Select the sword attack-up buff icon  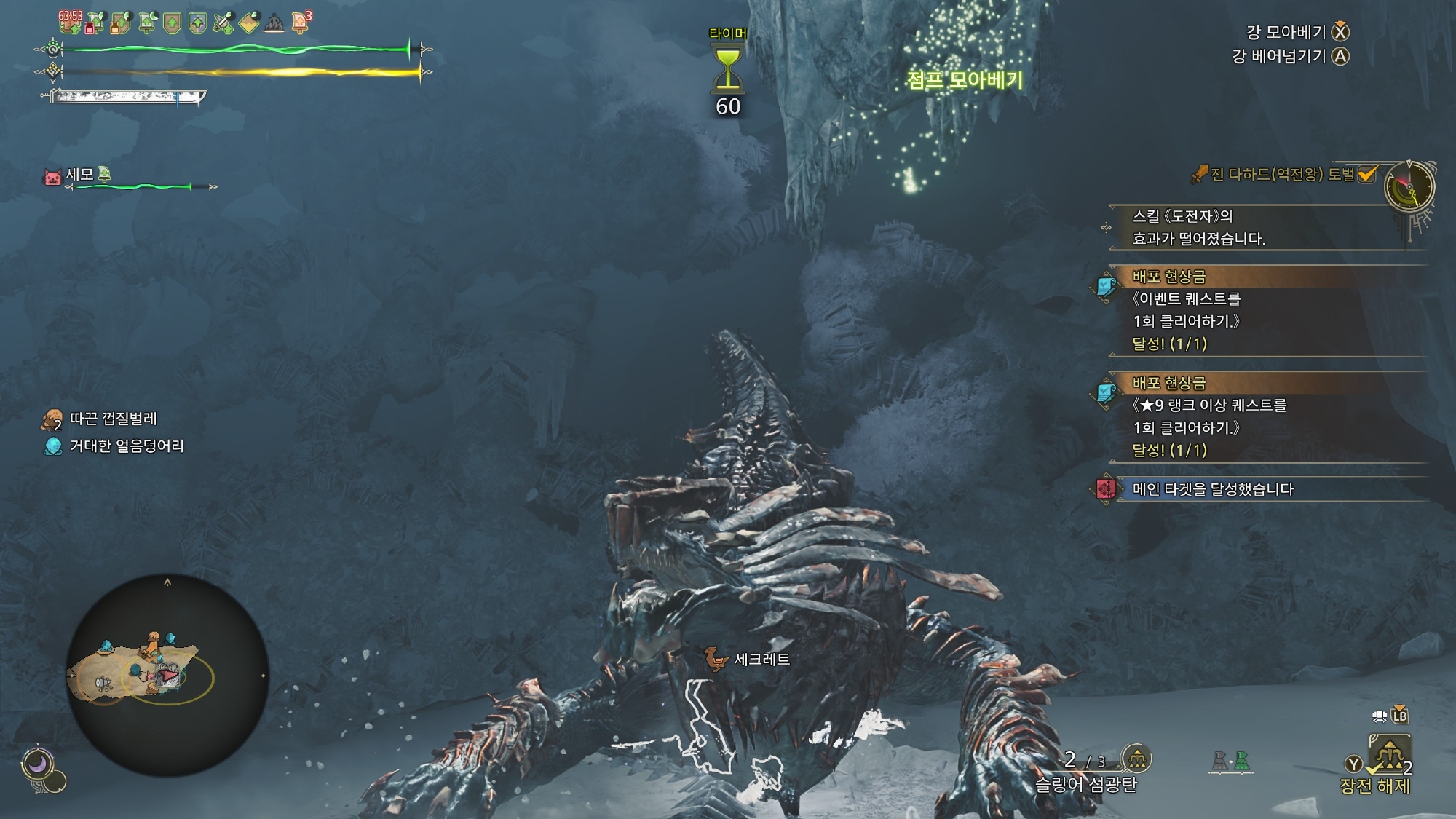click(223, 23)
